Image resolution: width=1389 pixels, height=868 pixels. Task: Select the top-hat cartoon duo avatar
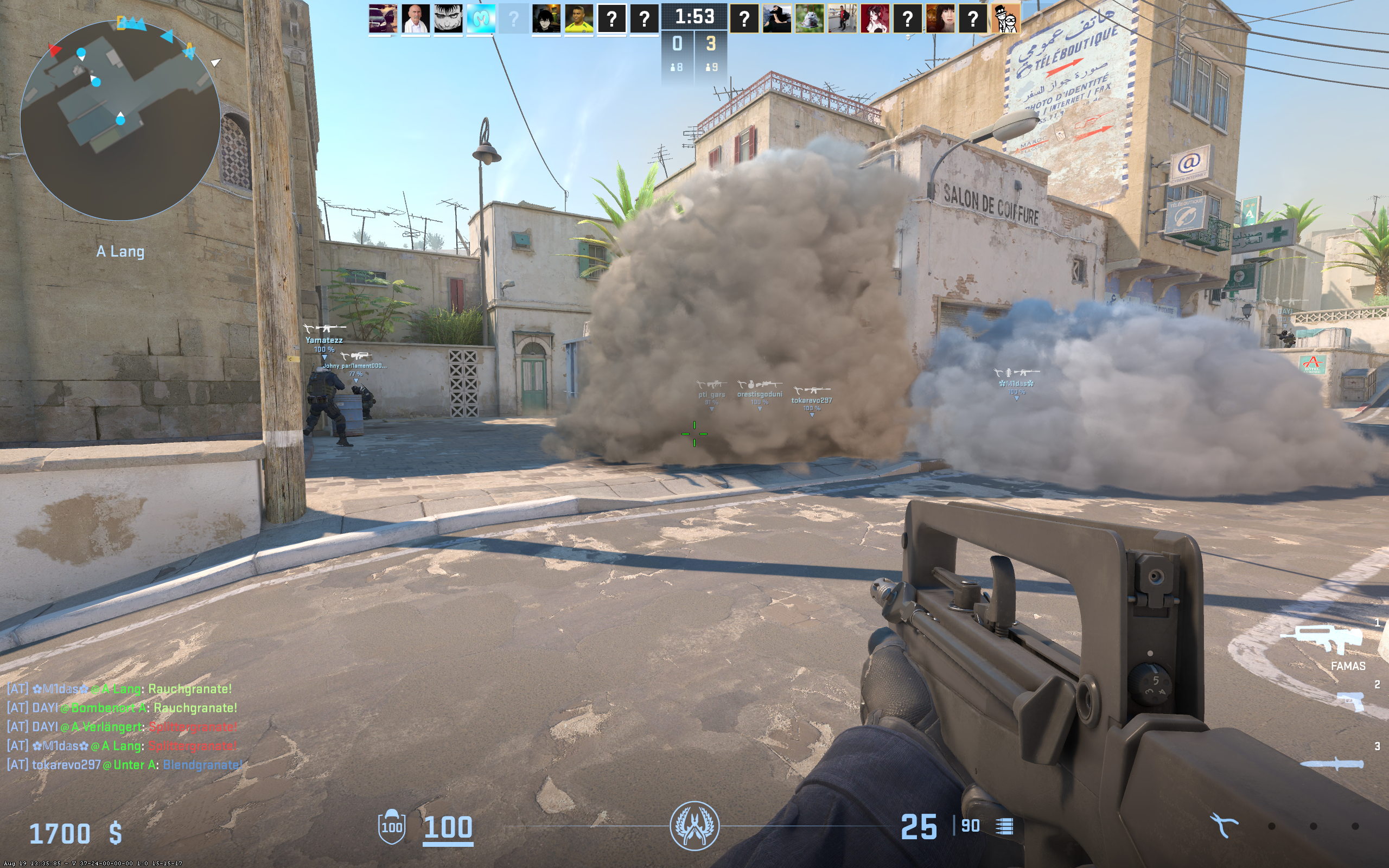point(1005,19)
